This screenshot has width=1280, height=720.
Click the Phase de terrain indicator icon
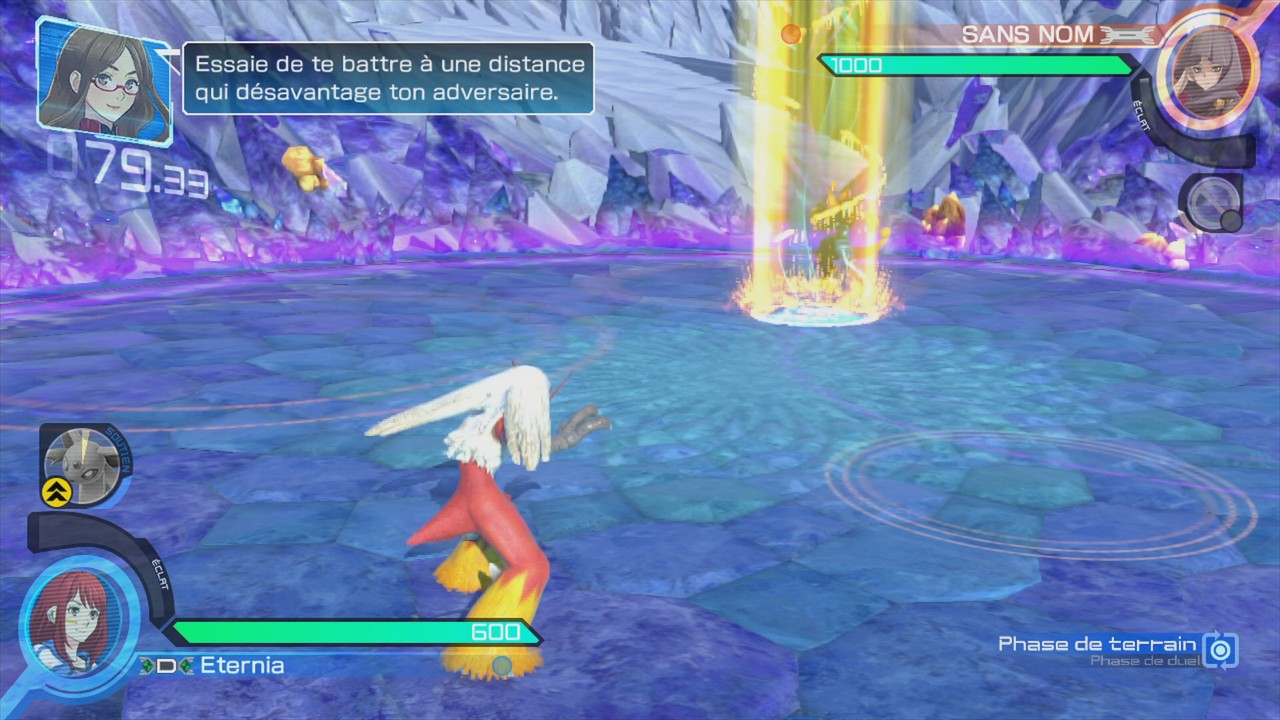1220,650
